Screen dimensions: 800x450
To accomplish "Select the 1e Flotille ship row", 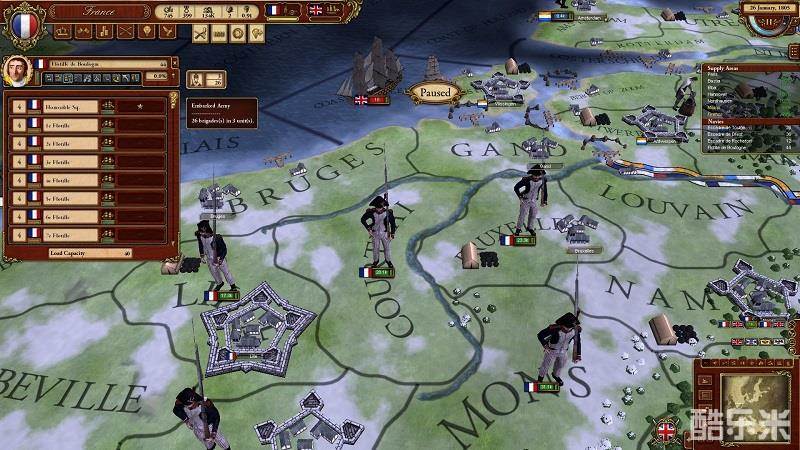I will (x=88, y=124).
